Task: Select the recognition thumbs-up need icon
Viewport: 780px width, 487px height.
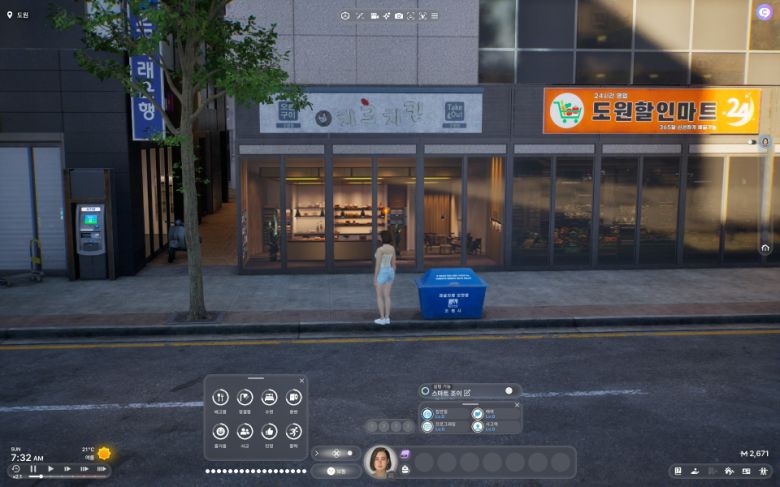Action: 269,431
